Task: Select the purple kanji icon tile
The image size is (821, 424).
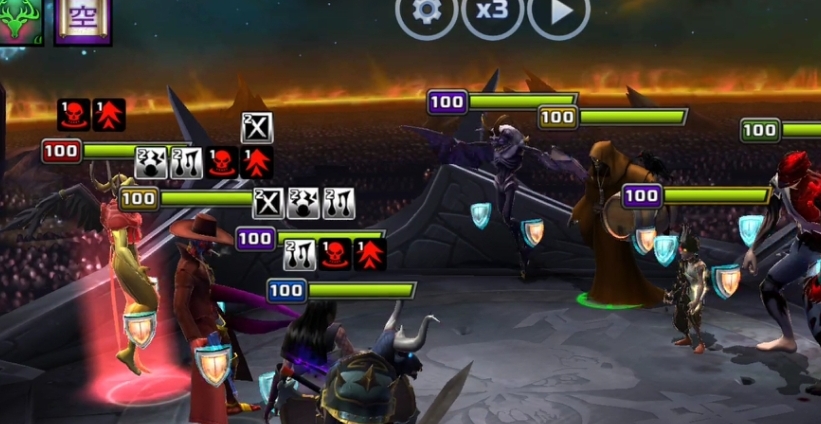Action: coord(83,20)
